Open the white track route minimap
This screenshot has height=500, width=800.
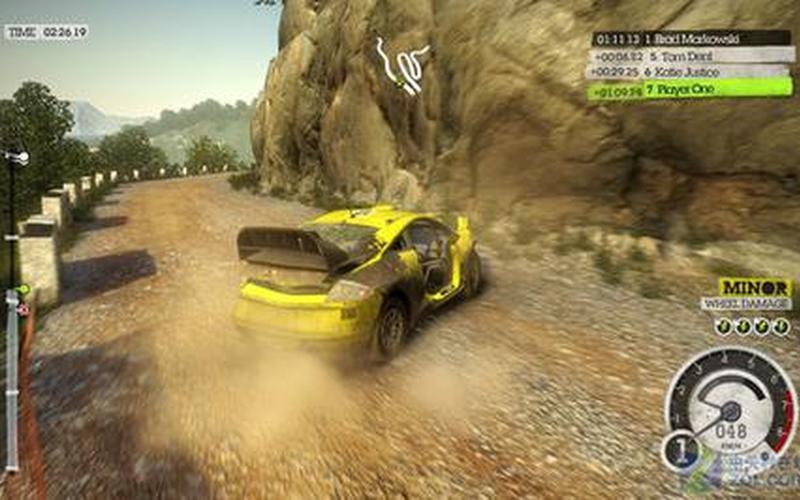pyautogui.click(x=401, y=64)
